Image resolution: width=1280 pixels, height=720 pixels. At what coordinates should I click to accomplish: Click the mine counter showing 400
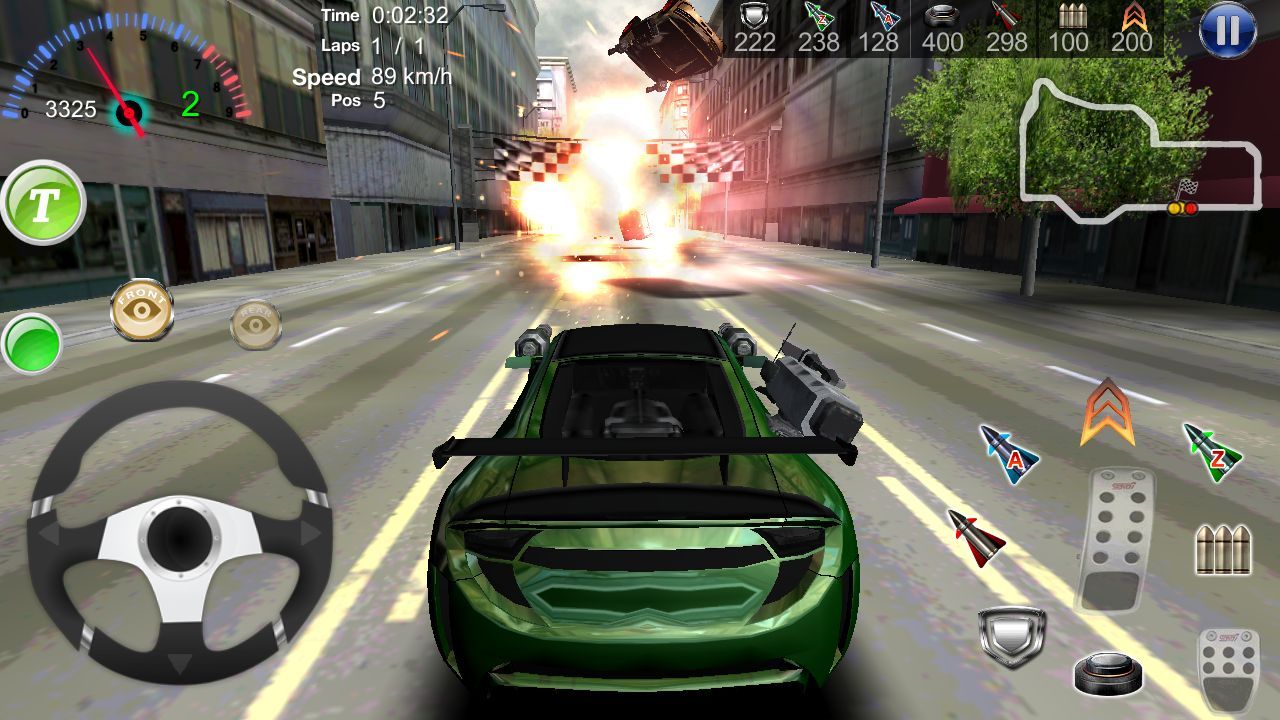[x=943, y=42]
